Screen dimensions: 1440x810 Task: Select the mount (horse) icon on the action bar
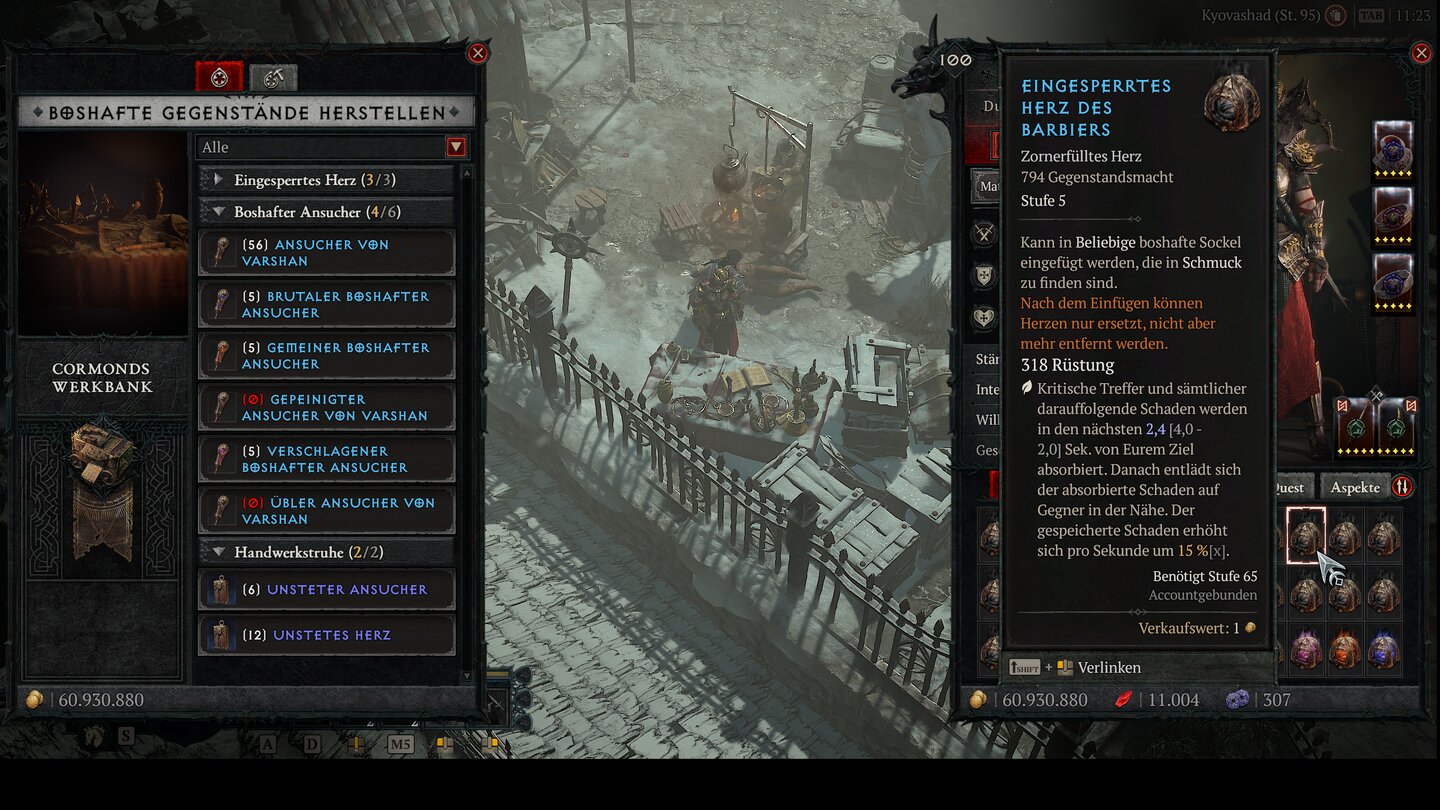tap(95, 736)
